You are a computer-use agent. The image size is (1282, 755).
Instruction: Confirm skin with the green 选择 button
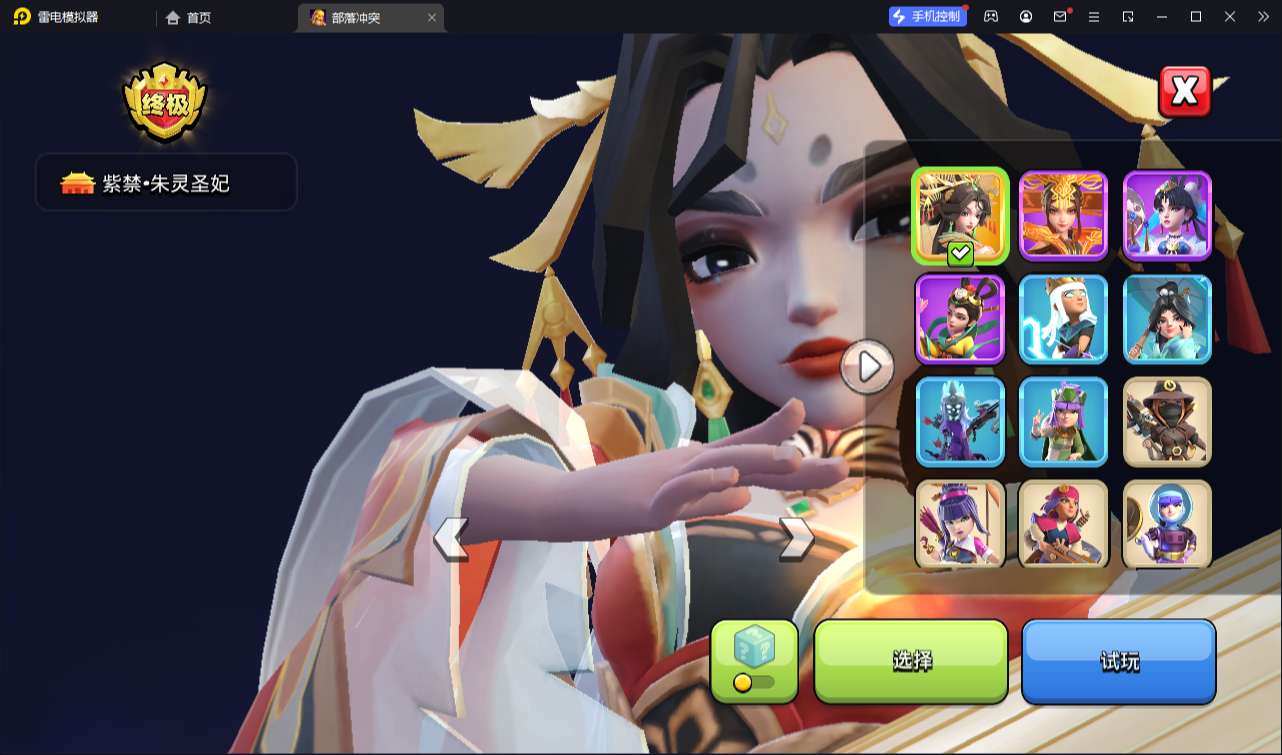coord(911,661)
